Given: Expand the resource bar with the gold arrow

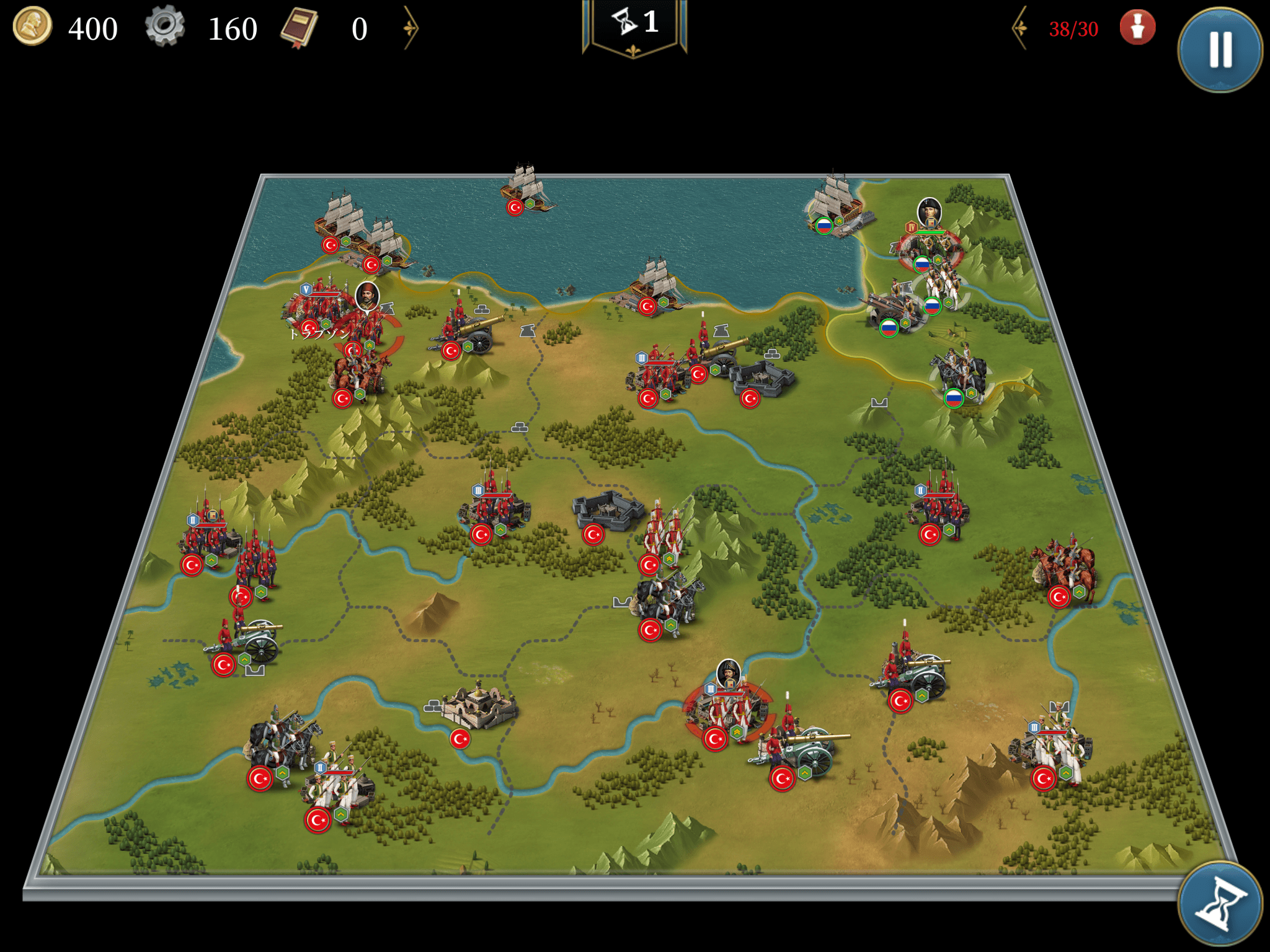Looking at the screenshot, I should [x=411, y=28].
